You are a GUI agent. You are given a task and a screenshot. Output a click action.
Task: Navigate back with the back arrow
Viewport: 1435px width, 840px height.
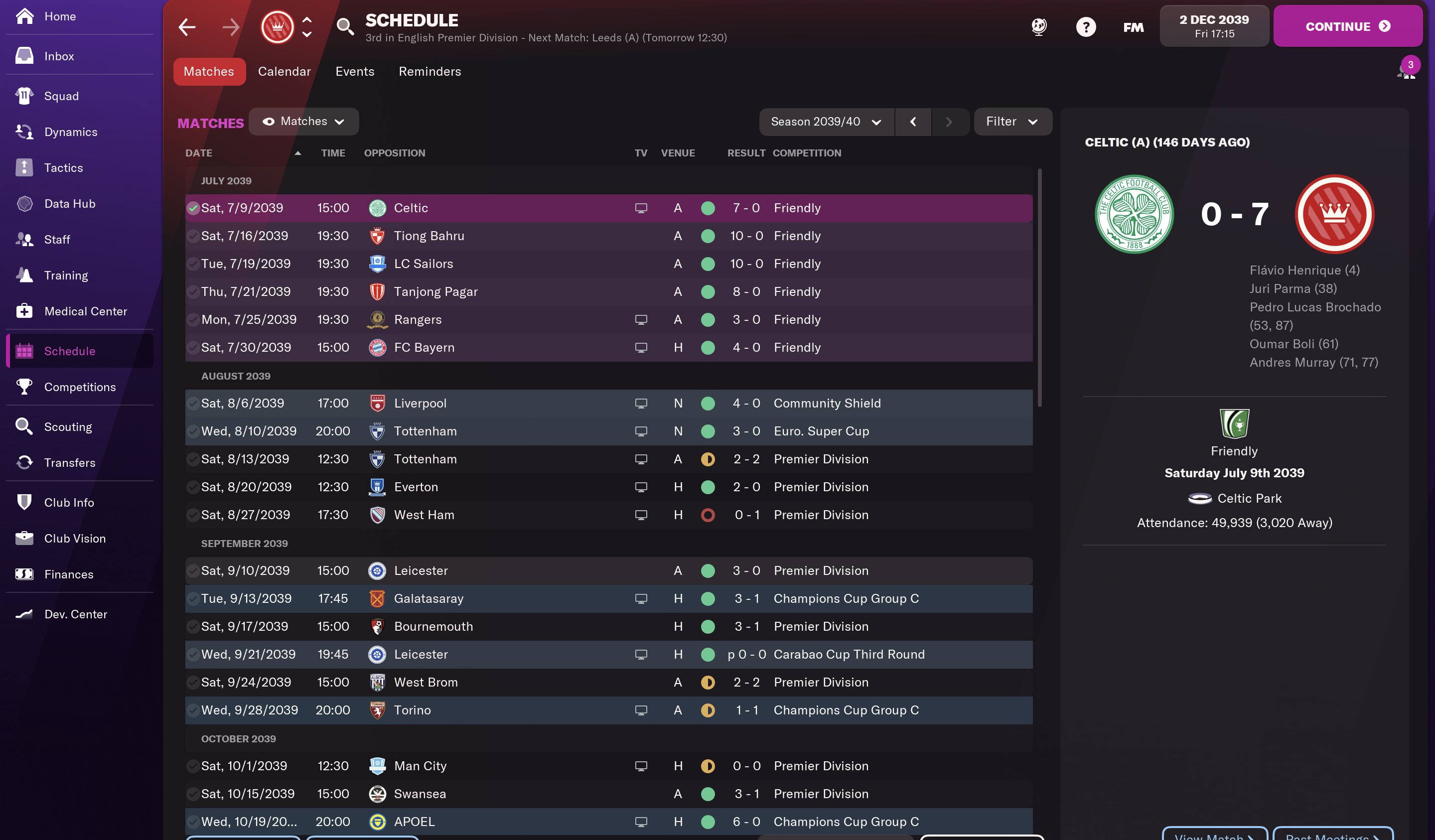point(187,27)
